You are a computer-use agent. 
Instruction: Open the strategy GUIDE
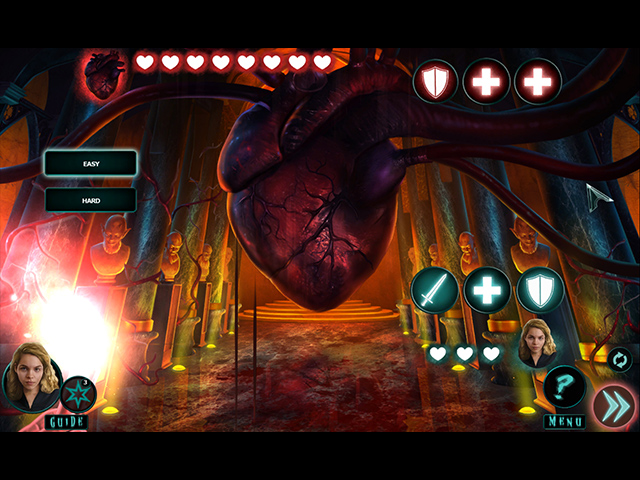pos(66,422)
